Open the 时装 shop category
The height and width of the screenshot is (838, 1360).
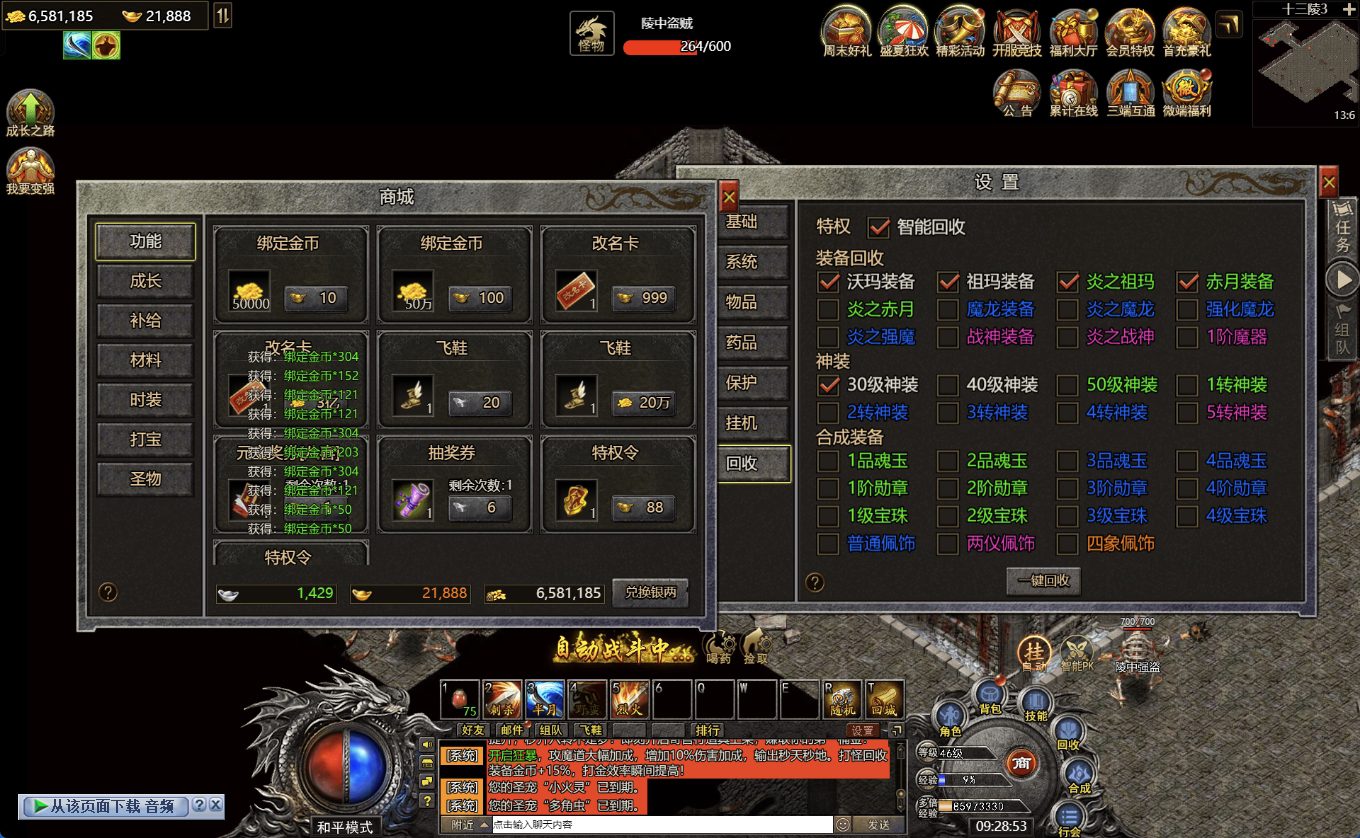146,400
